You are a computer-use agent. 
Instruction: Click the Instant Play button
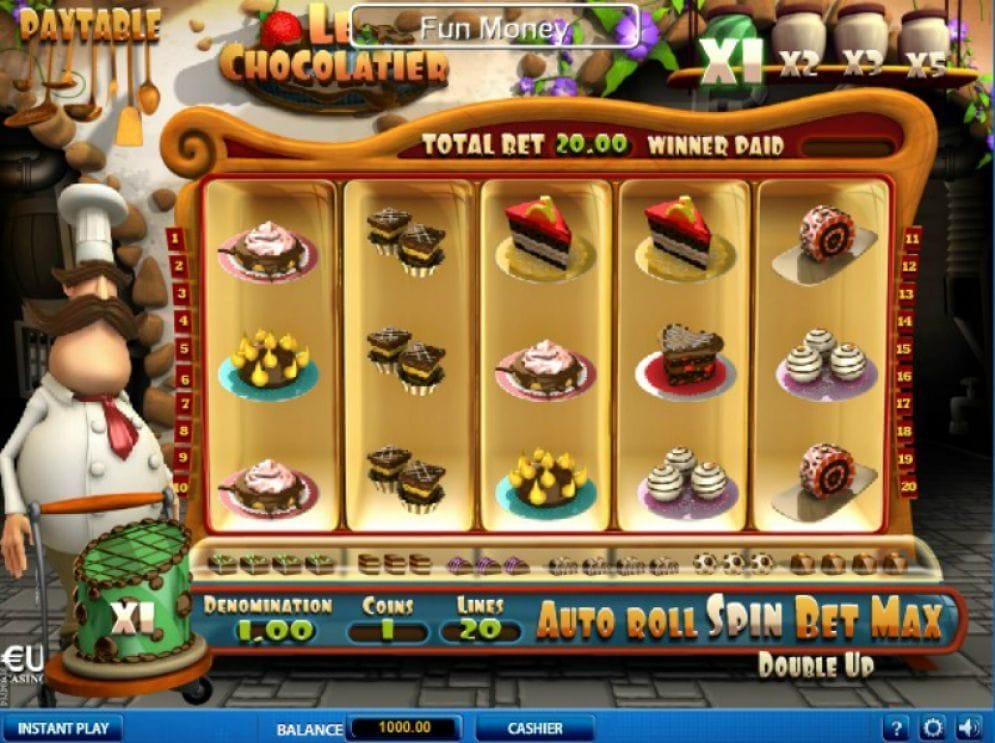point(62,728)
